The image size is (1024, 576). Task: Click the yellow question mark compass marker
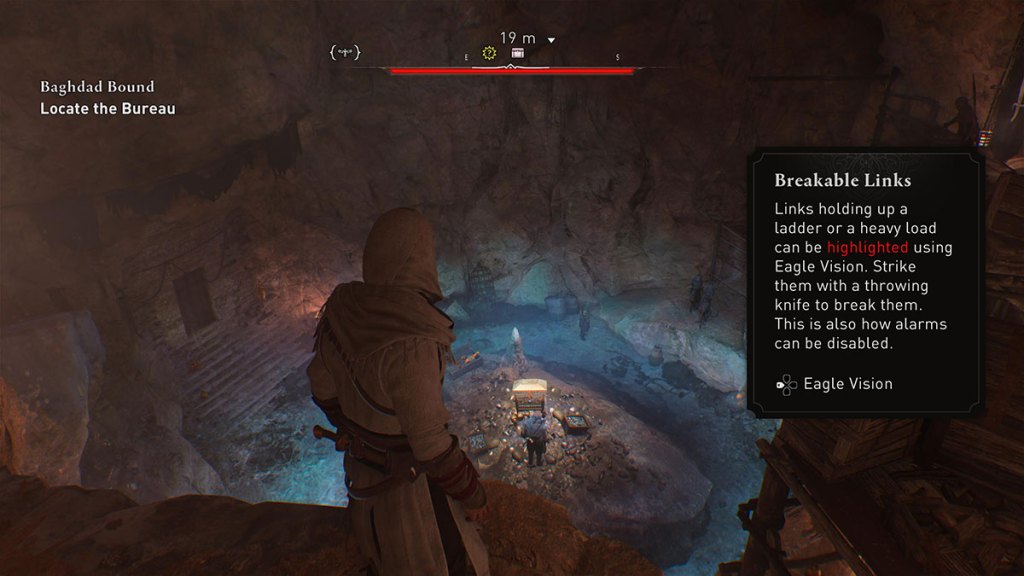click(489, 53)
